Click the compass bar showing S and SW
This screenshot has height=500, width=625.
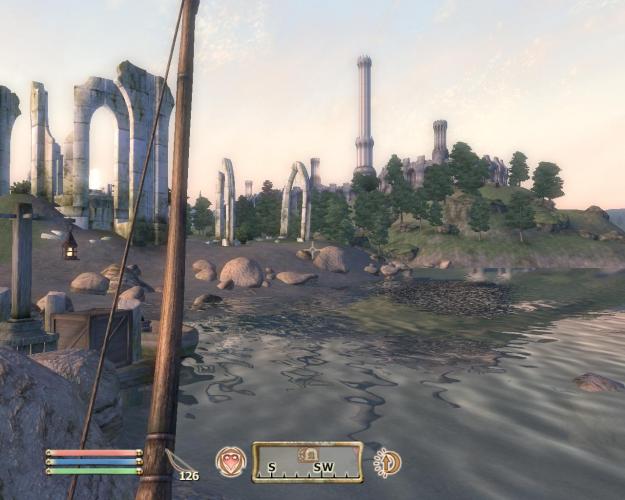[x=307, y=462]
